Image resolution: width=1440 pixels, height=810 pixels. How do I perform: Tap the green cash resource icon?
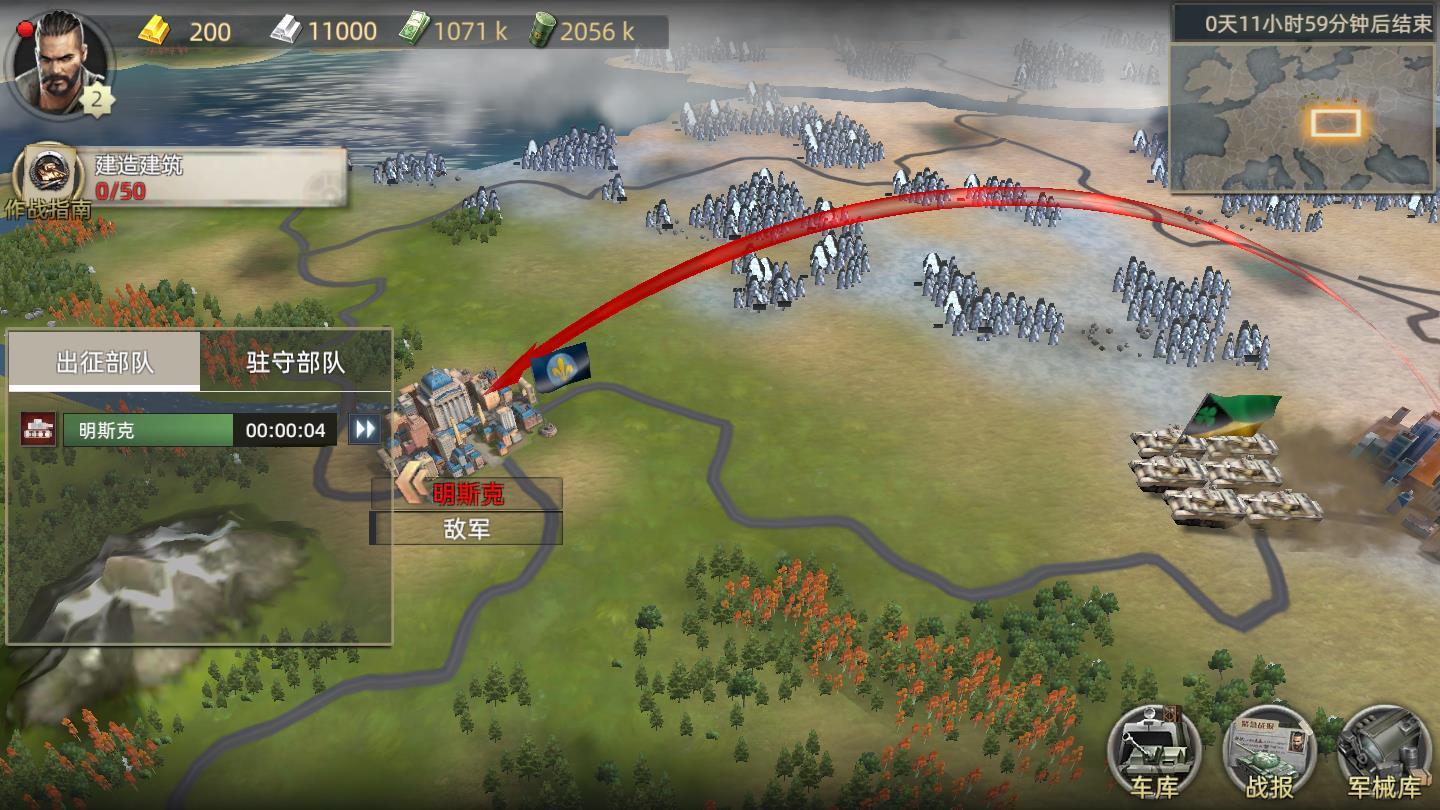pyautogui.click(x=414, y=31)
